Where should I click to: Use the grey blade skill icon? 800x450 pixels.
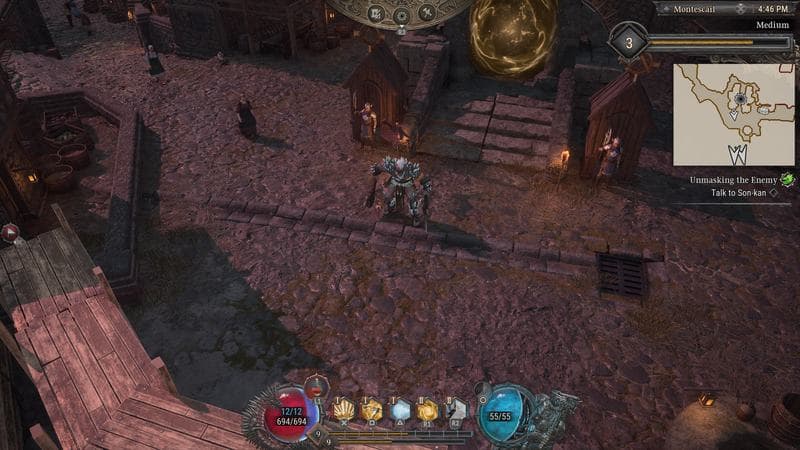coord(456,409)
